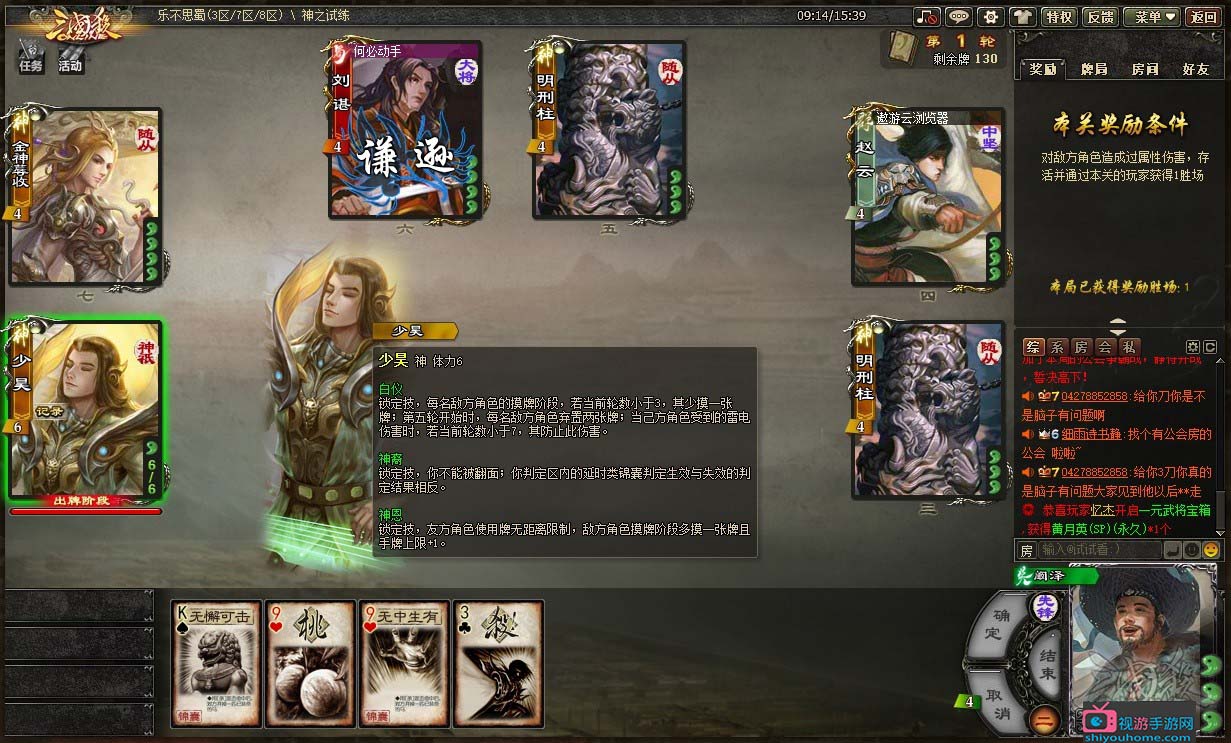
Task: Open the 任务 quest icon
Action: pyautogui.click(x=31, y=57)
